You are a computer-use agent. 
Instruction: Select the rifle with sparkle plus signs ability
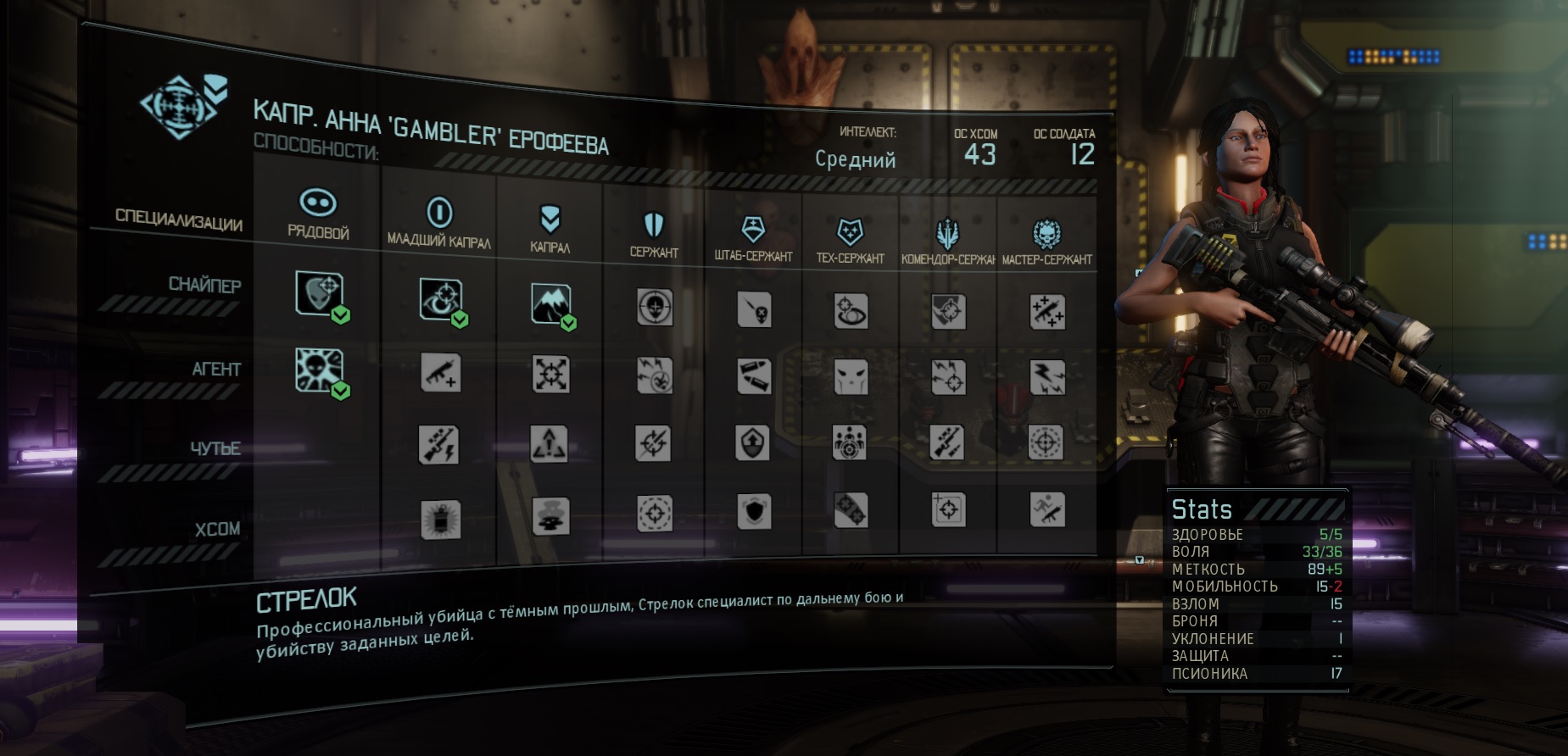click(1047, 312)
